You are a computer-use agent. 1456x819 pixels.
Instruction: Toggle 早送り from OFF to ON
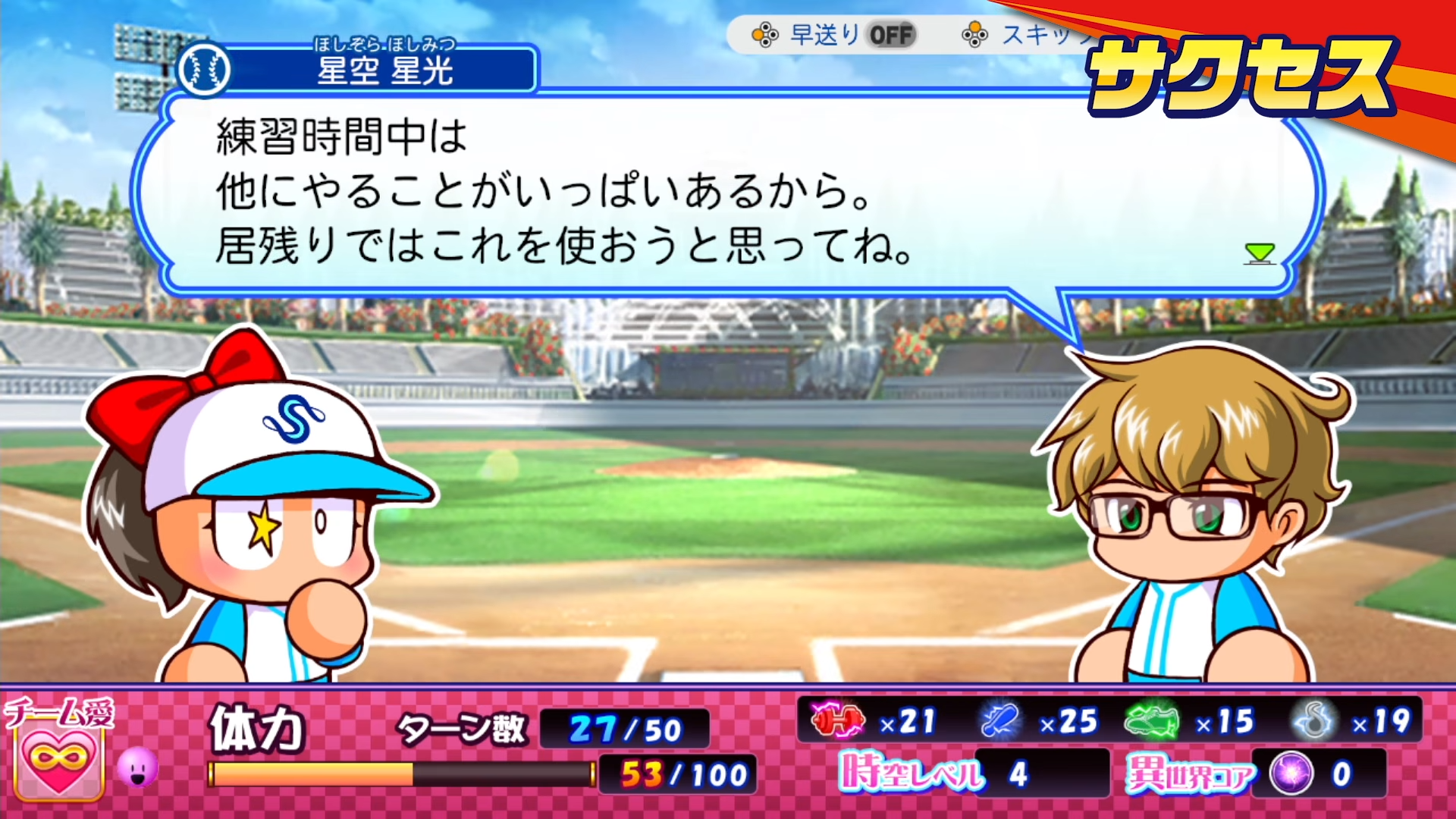pyautogui.click(x=893, y=35)
